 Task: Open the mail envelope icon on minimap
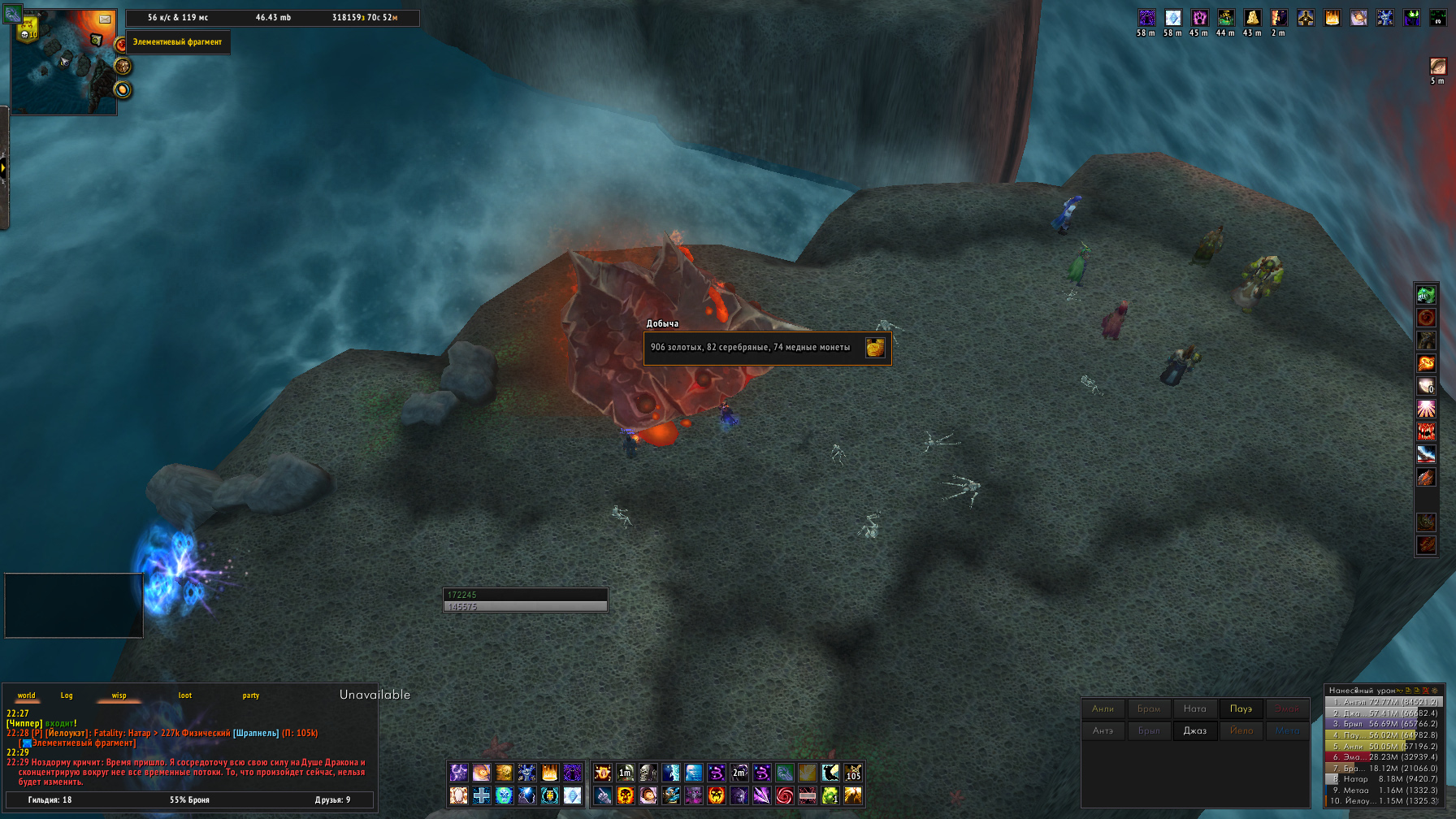click(x=105, y=19)
